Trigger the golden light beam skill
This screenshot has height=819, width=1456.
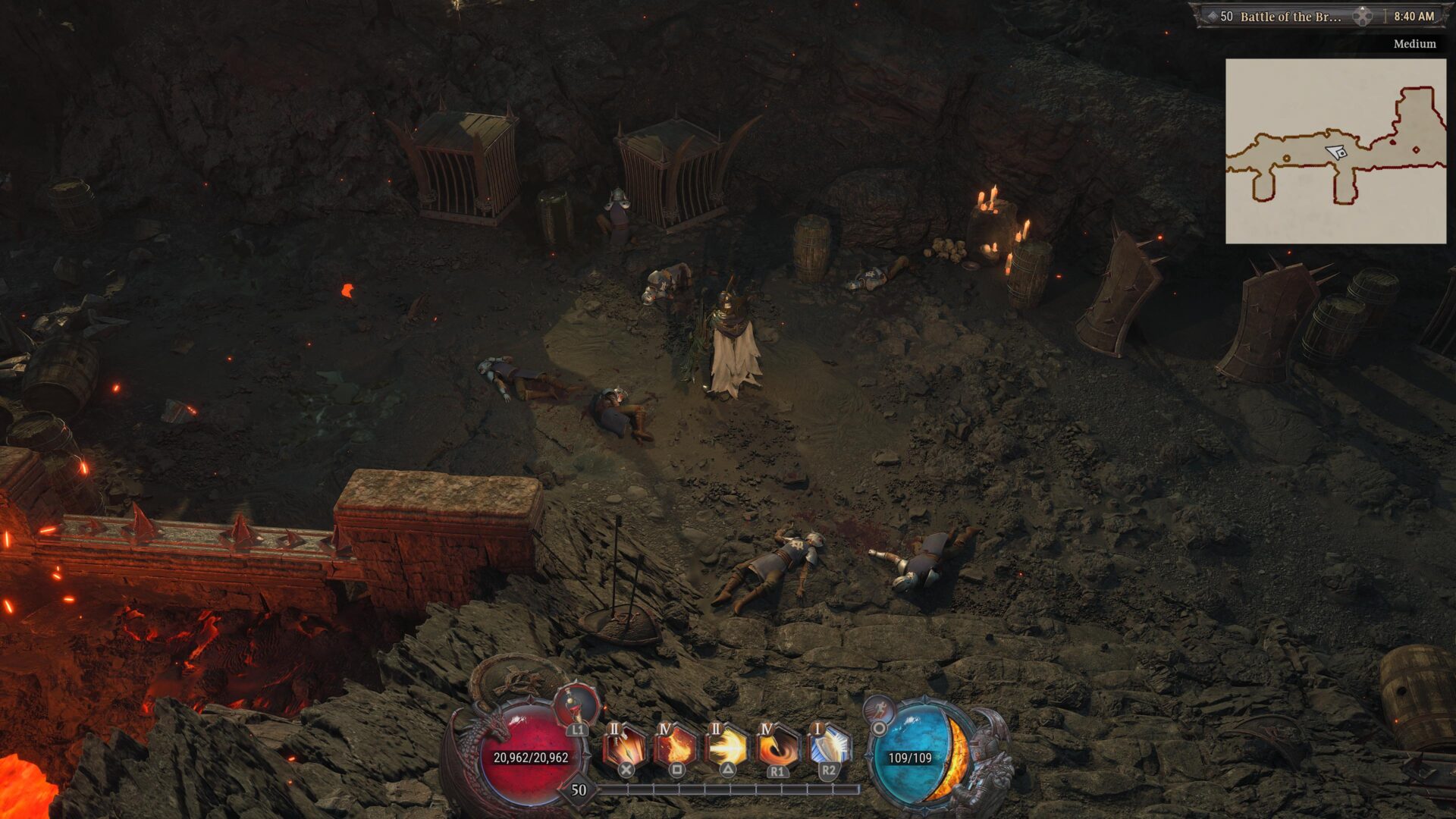click(x=727, y=745)
